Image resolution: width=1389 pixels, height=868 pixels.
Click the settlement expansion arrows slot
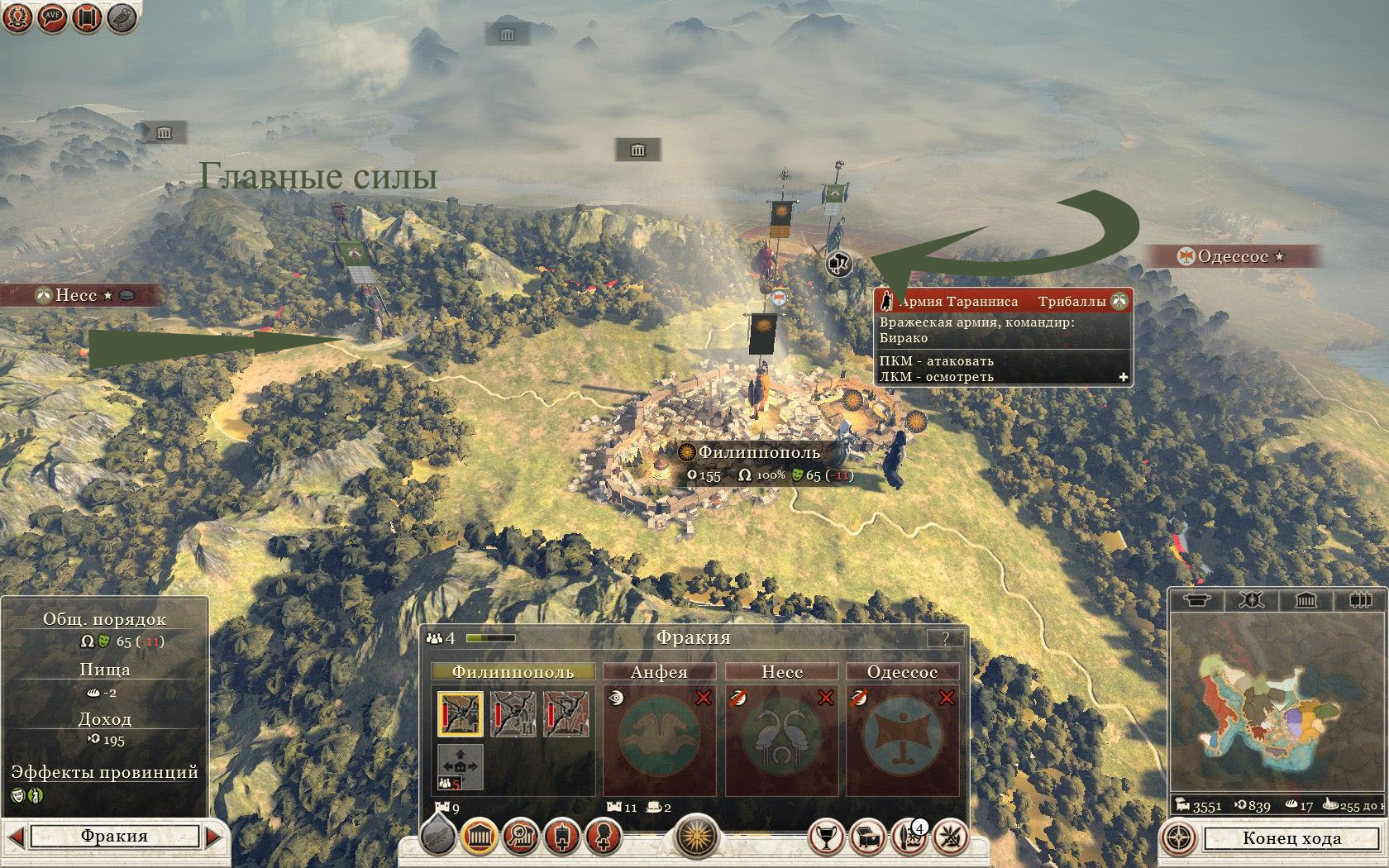coord(460,766)
